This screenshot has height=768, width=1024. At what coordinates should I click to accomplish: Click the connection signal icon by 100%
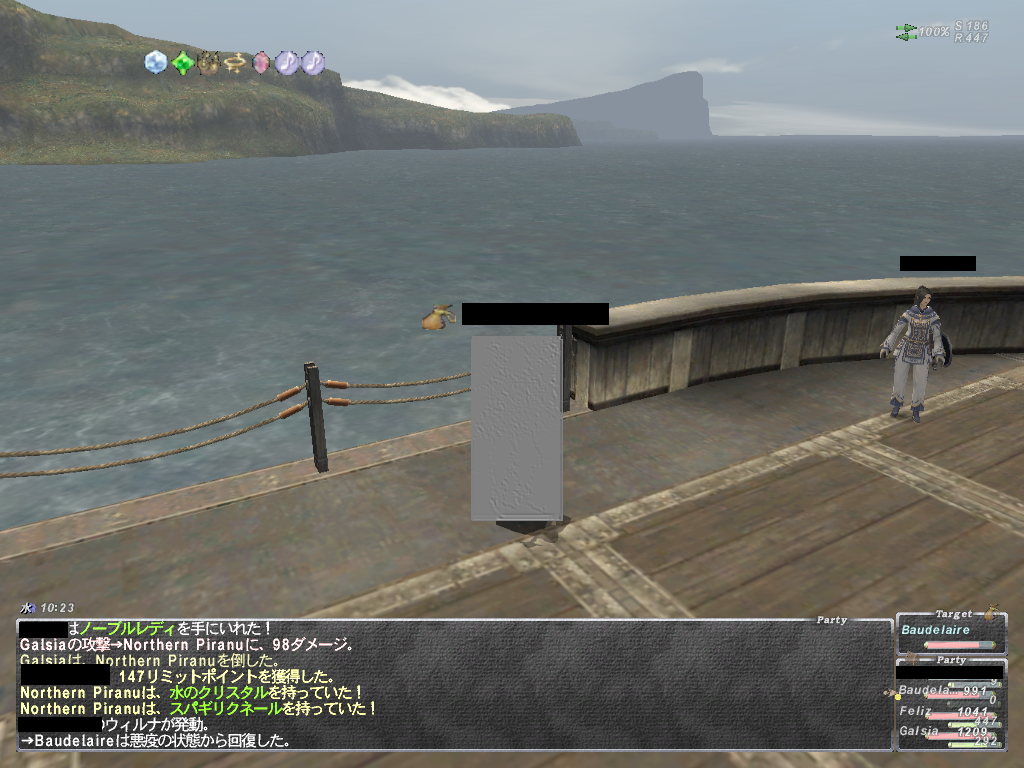point(906,32)
